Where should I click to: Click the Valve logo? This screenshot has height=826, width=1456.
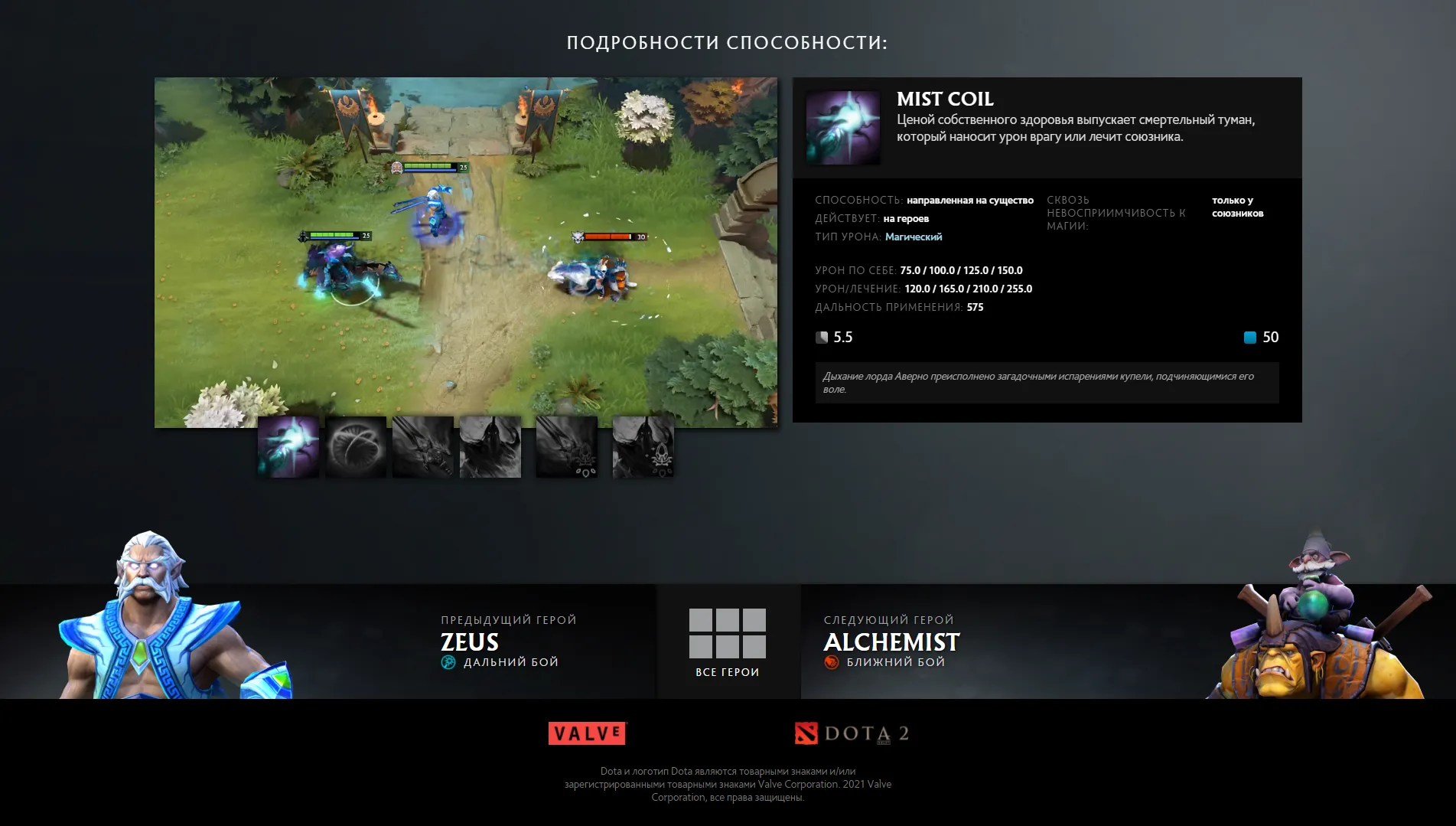click(x=586, y=733)
